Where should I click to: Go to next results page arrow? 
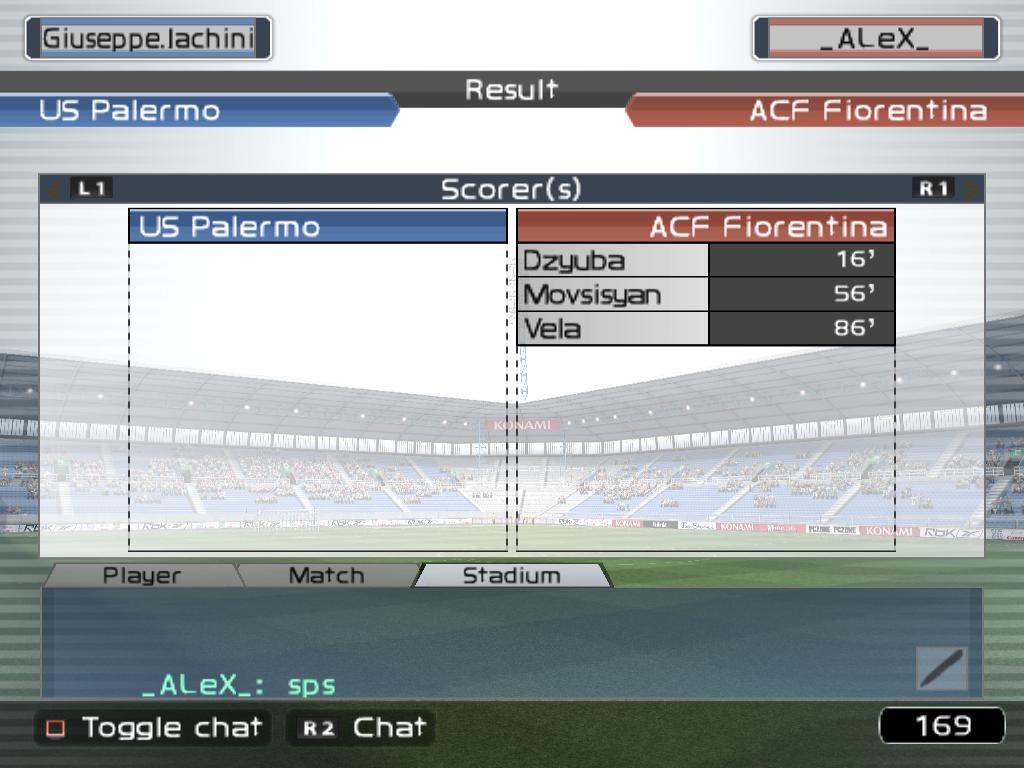pos(970,188)
